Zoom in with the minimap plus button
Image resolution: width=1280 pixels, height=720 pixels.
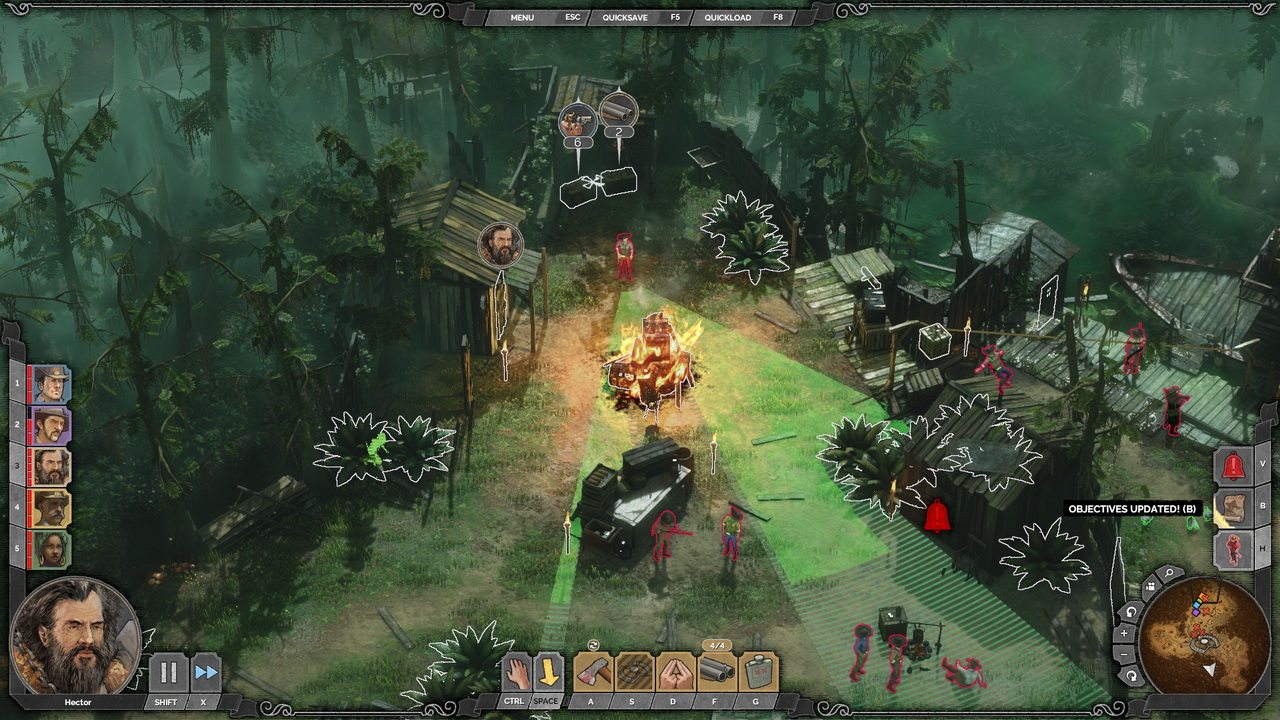[1124, 633]
